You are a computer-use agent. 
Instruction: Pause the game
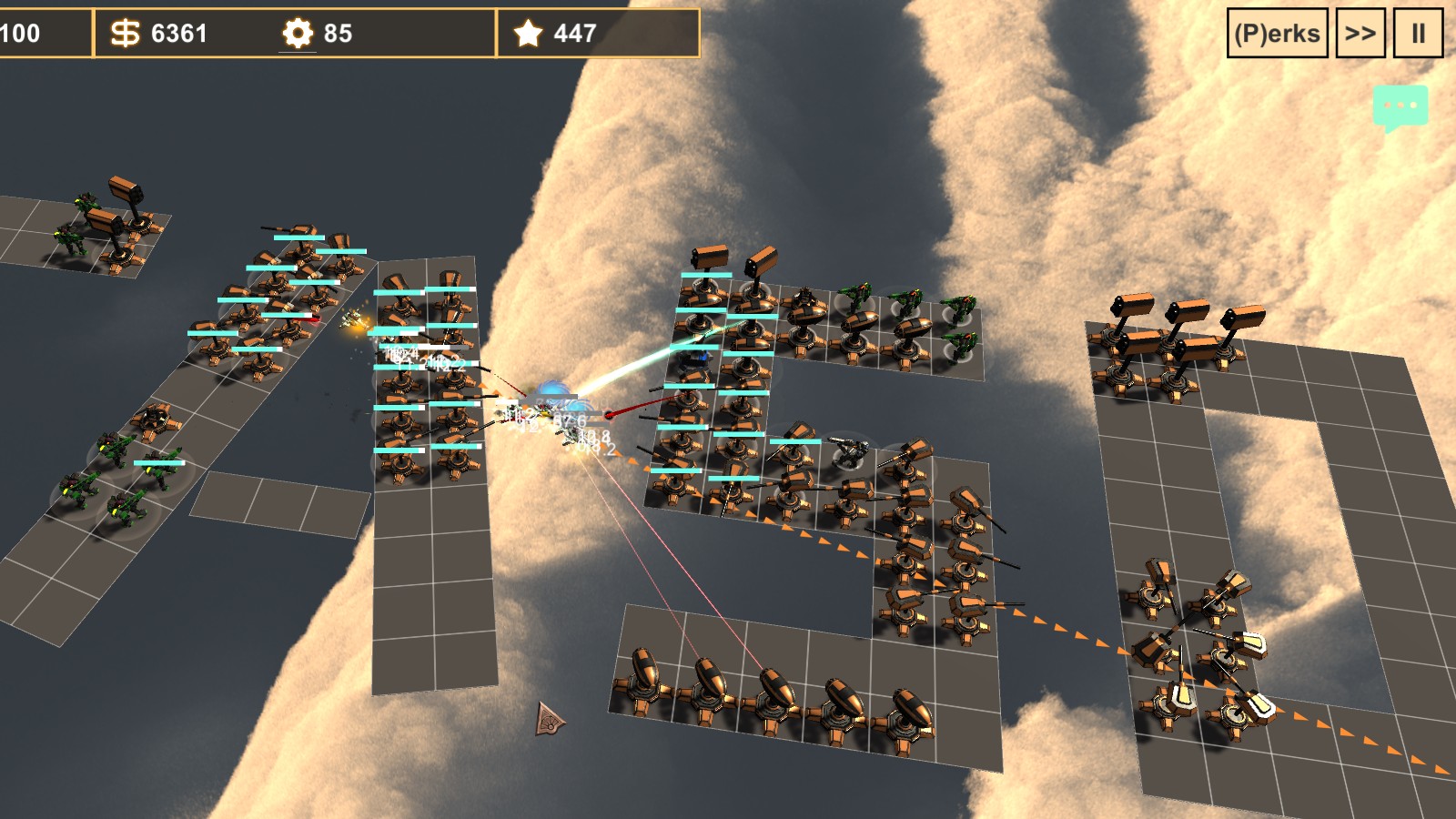tap(1418, 34)
